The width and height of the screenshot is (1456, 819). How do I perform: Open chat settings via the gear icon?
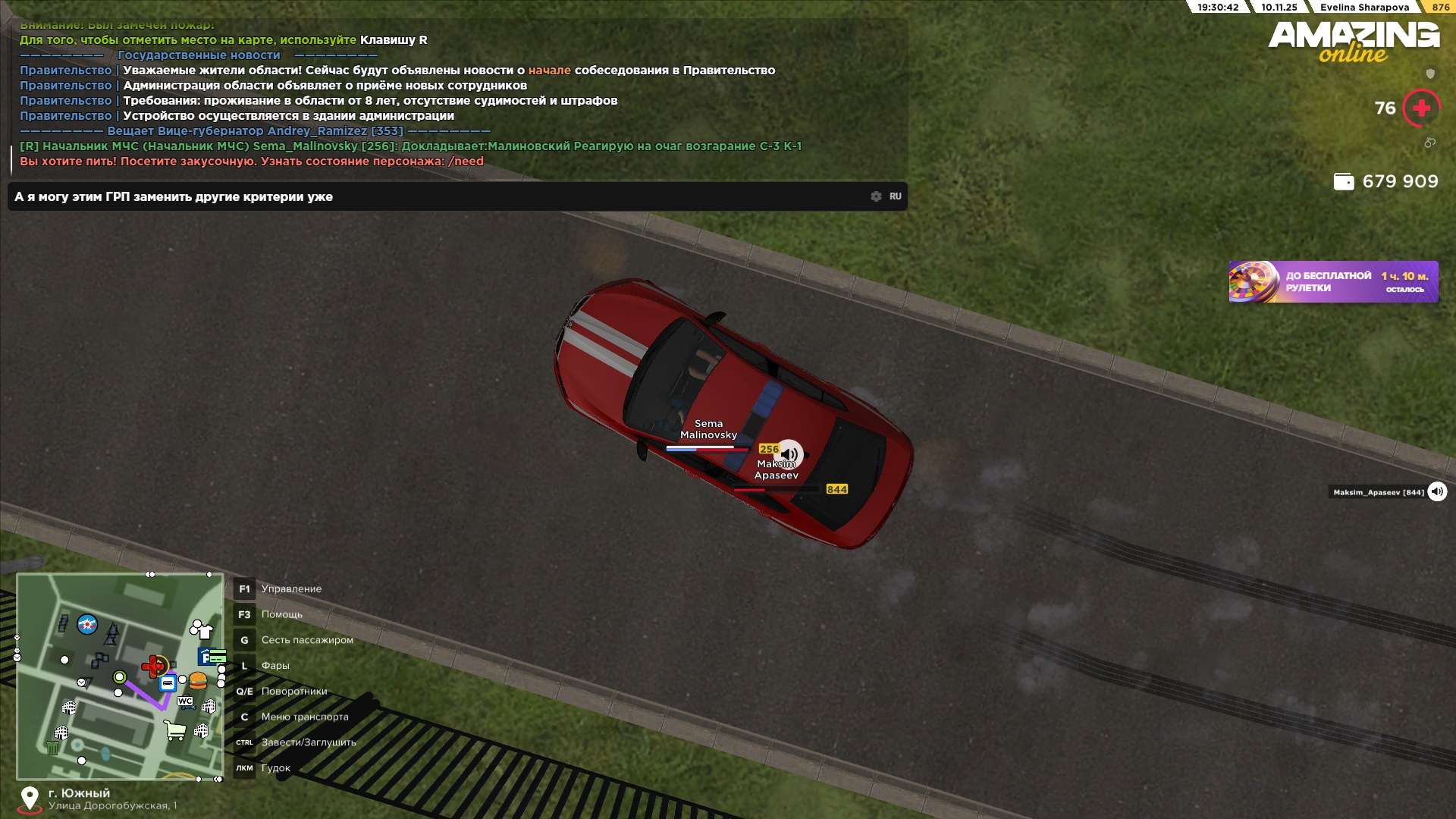coord(876,196)
